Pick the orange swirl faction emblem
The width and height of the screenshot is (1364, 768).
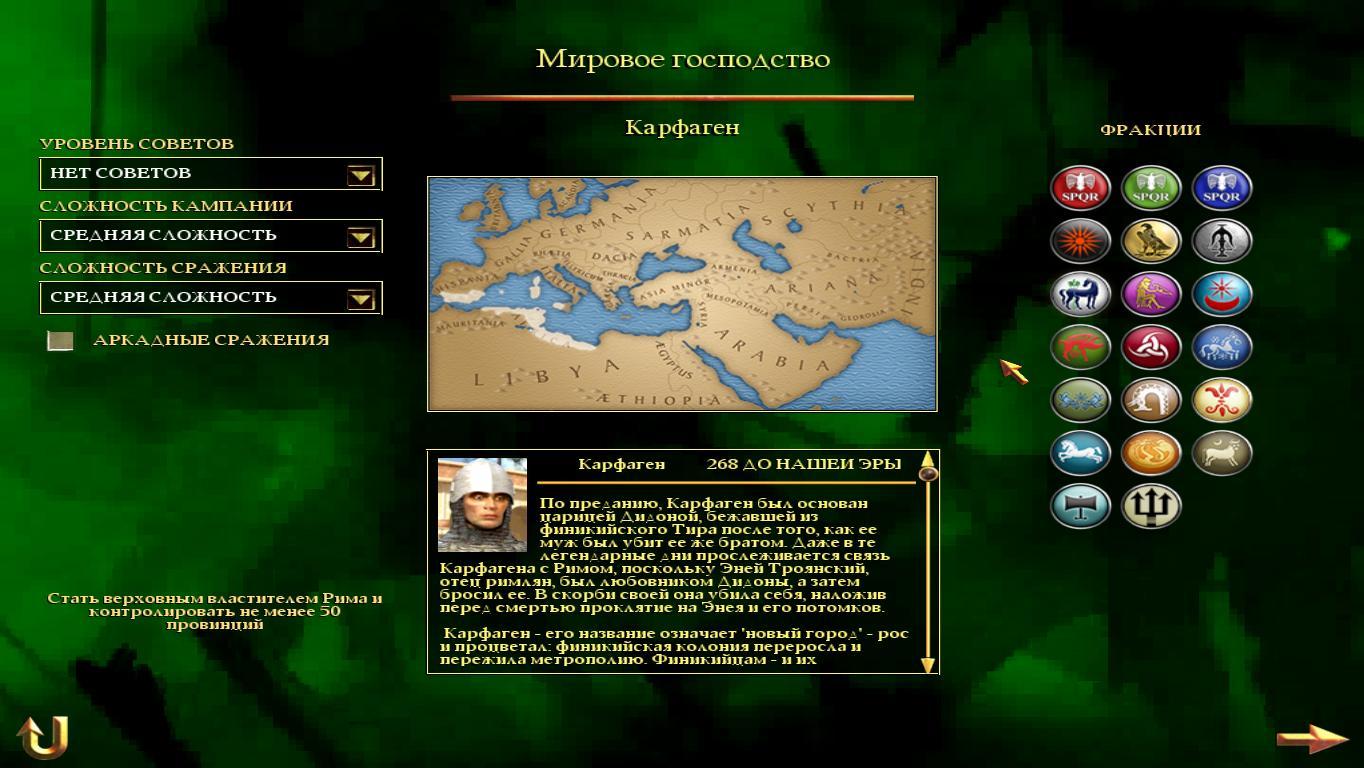pyautogui.click(x=1151, y=453)
